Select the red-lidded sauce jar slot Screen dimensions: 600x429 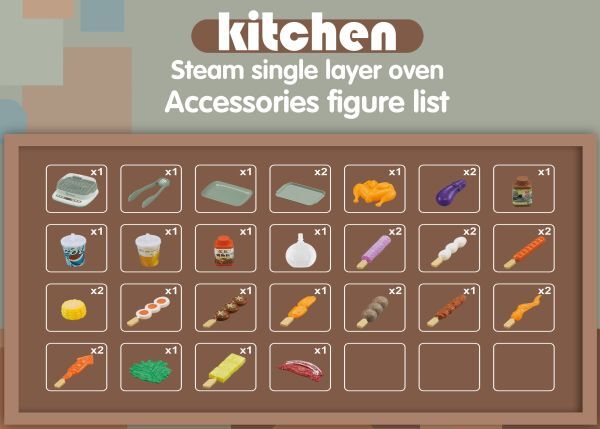click(x=225, y=248)
